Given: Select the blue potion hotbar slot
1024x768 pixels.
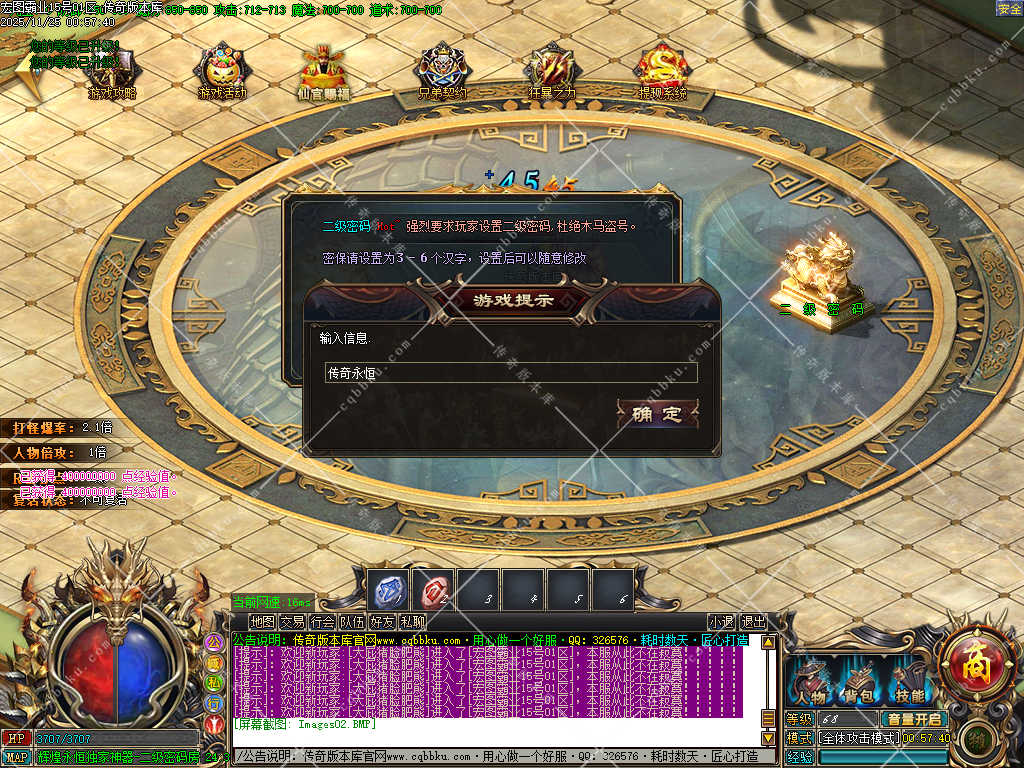Looking at the screenshot, I should tap(389, 591).
